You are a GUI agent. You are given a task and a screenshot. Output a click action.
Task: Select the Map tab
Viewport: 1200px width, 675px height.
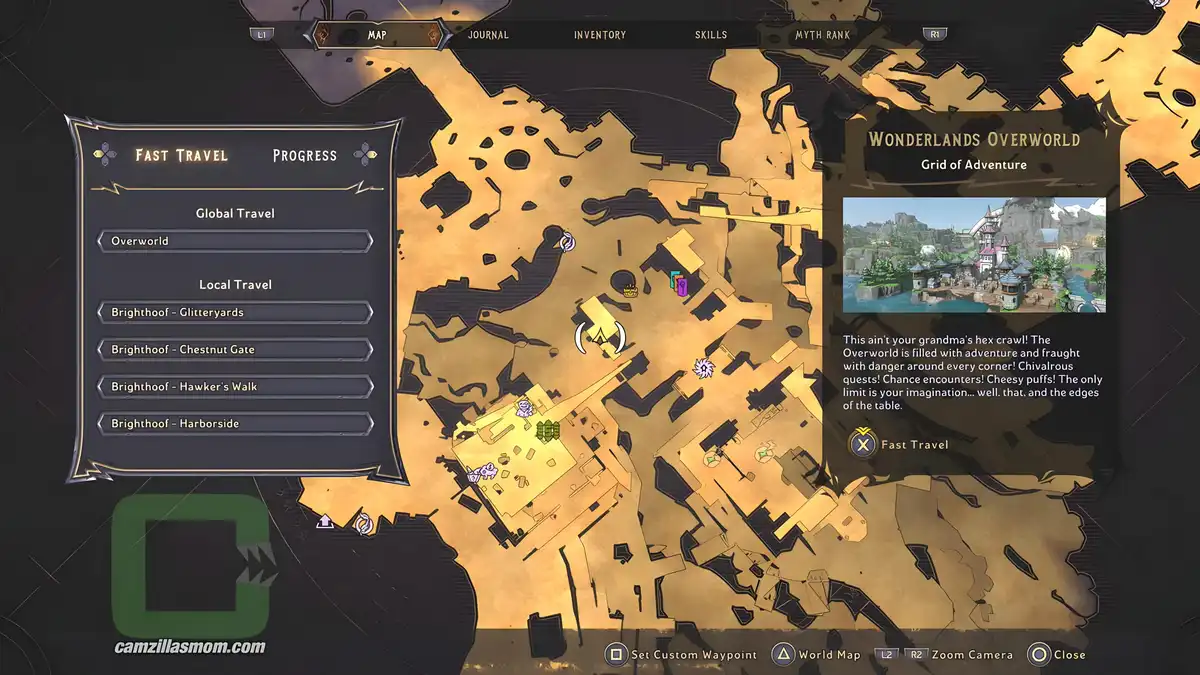coord(377,35)
